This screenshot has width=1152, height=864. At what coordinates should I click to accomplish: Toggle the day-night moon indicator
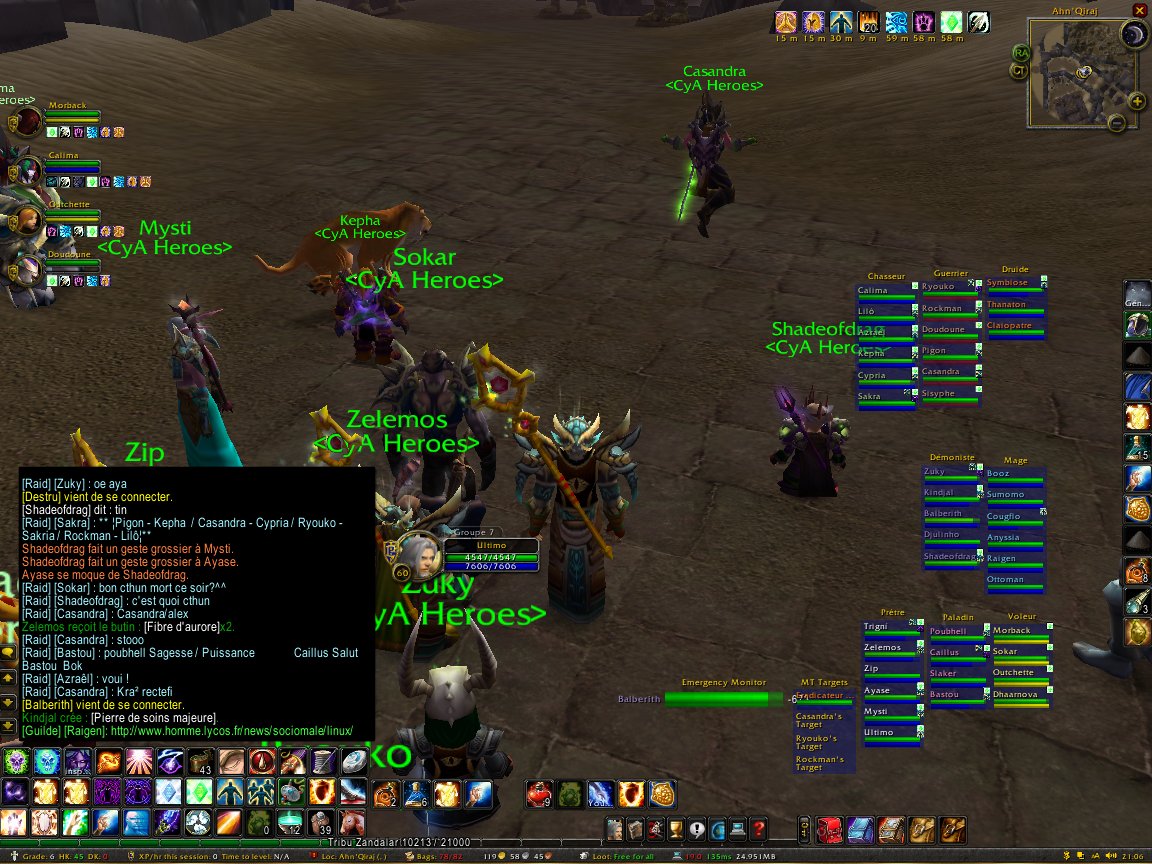(x=1133, y=36)
